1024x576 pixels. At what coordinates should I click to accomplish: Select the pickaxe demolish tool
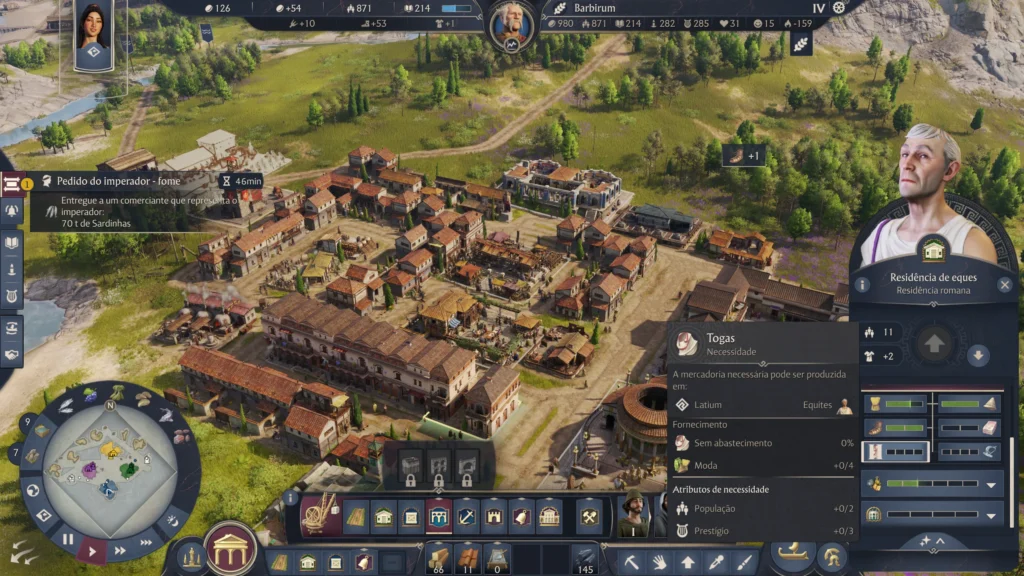coord(631,561)
